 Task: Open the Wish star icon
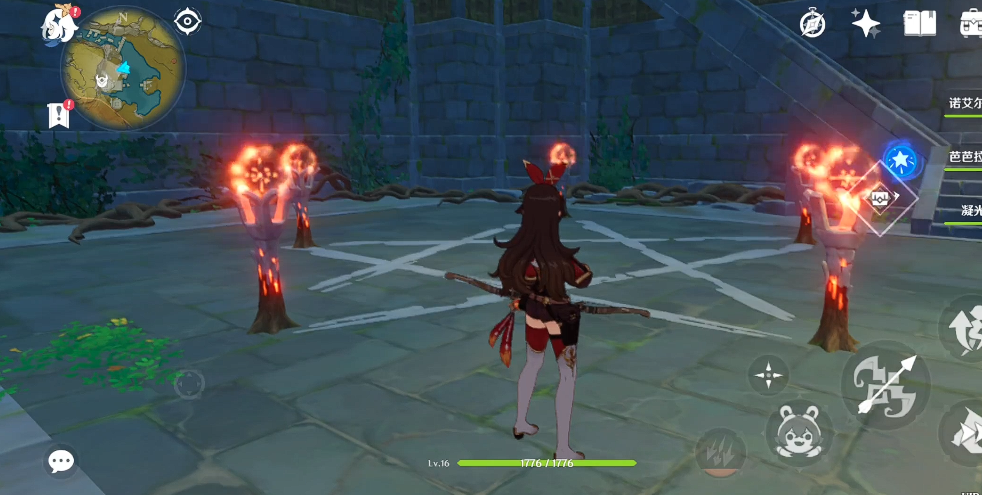click(866, 23)
